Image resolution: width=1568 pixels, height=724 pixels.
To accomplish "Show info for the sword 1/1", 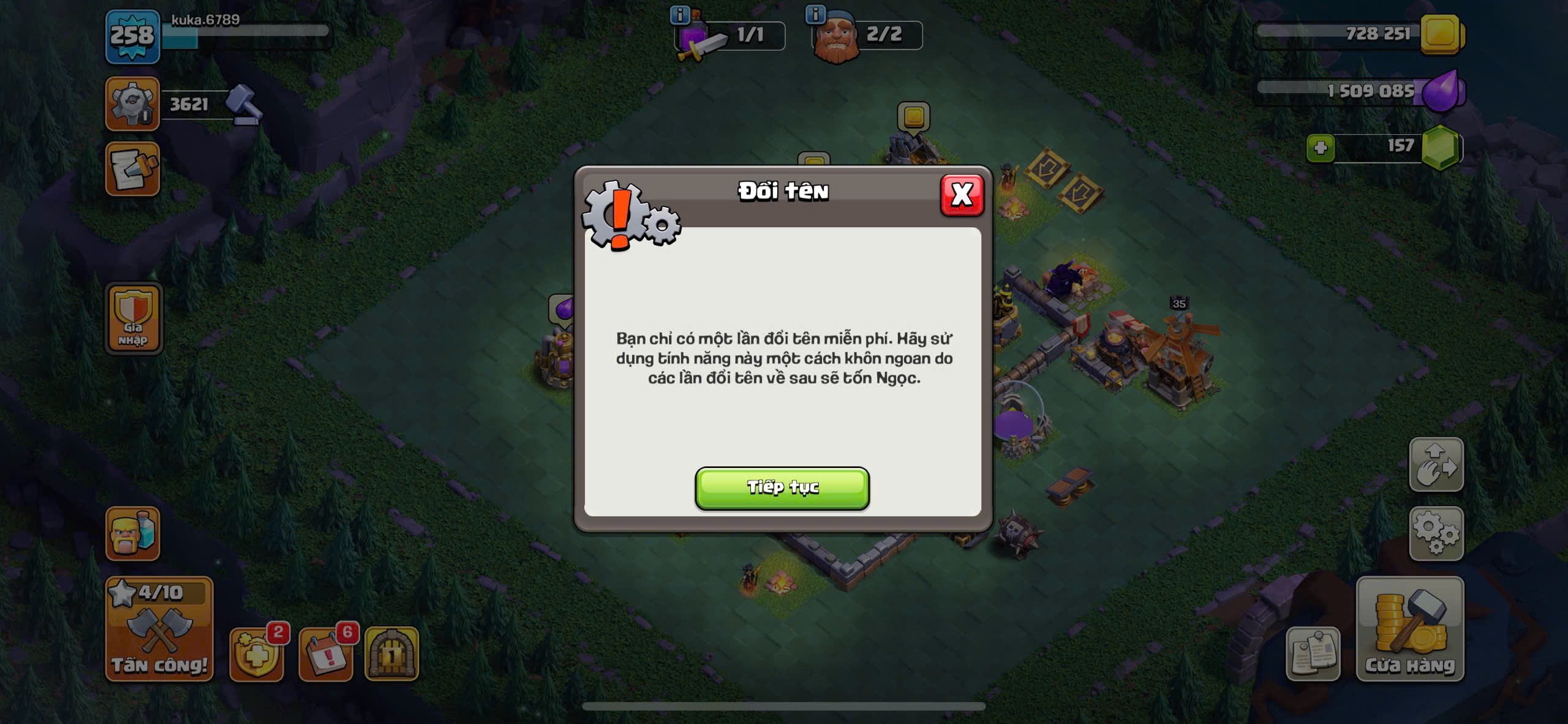I will [680, 14].
